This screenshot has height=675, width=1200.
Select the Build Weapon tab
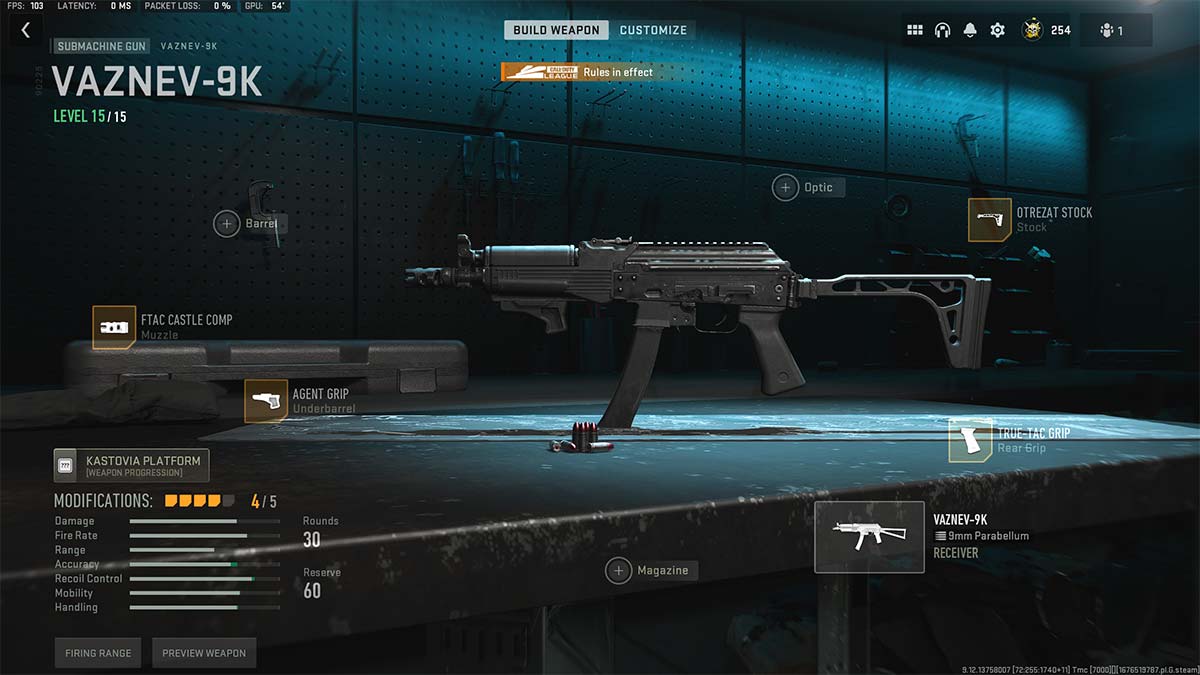click(x=557, y=30)
